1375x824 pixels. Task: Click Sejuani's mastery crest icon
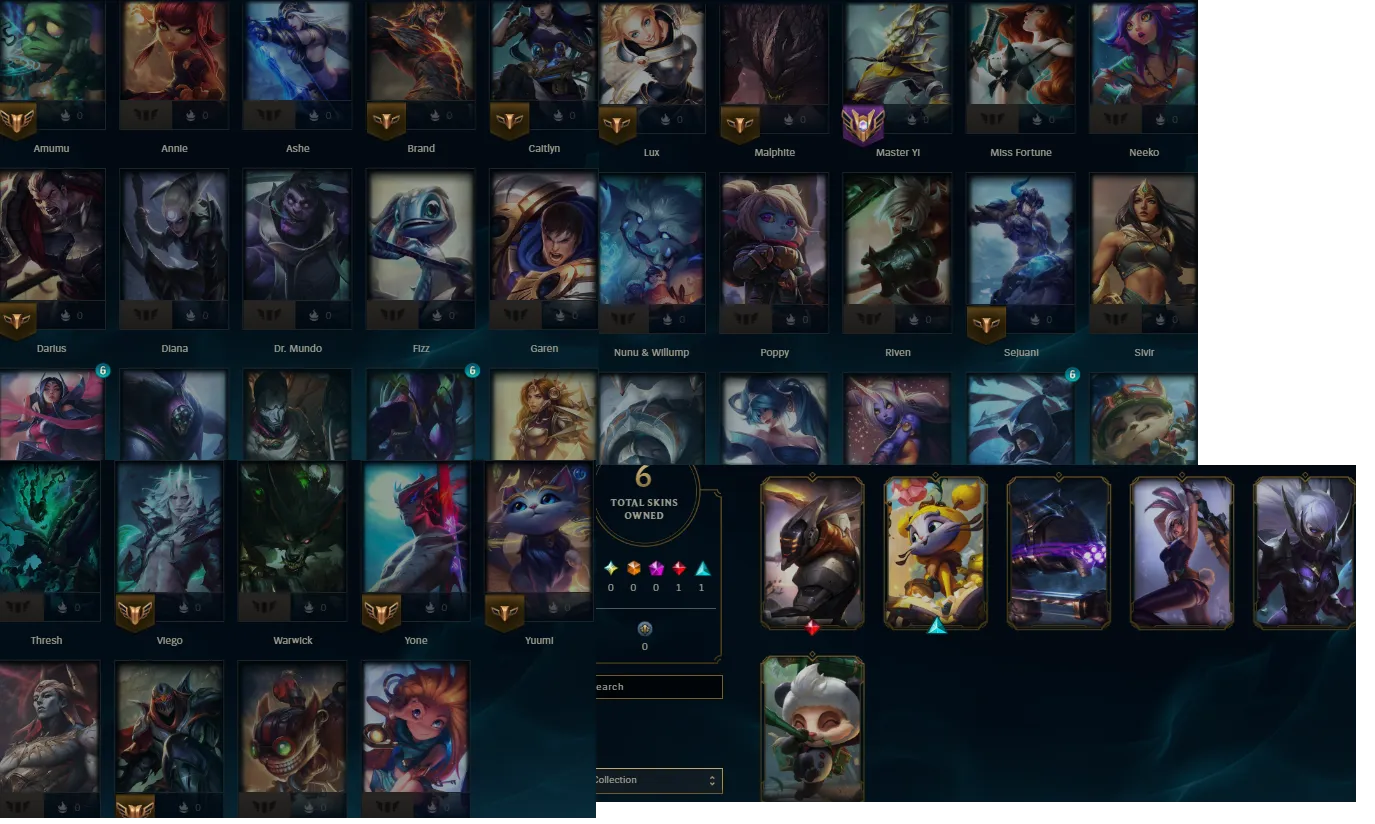click(x=986, y=324)
